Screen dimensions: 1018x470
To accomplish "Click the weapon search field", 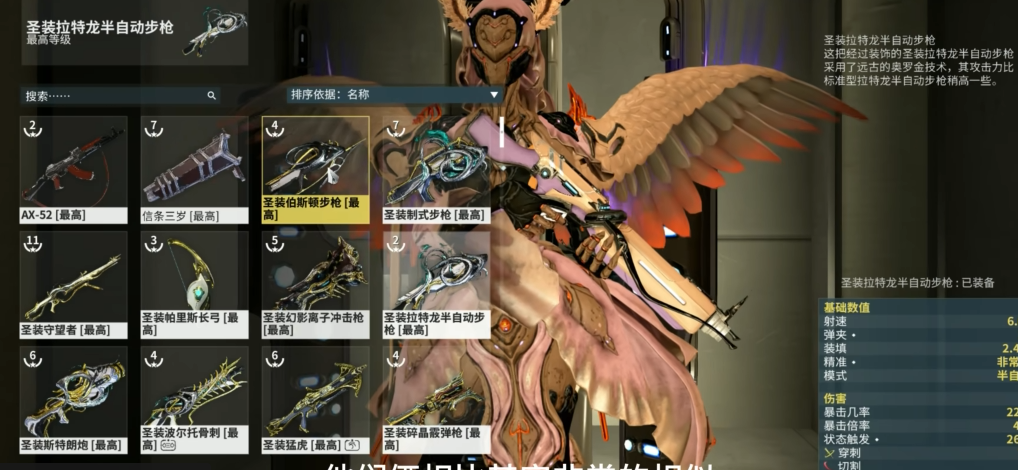I will (110, 96).
